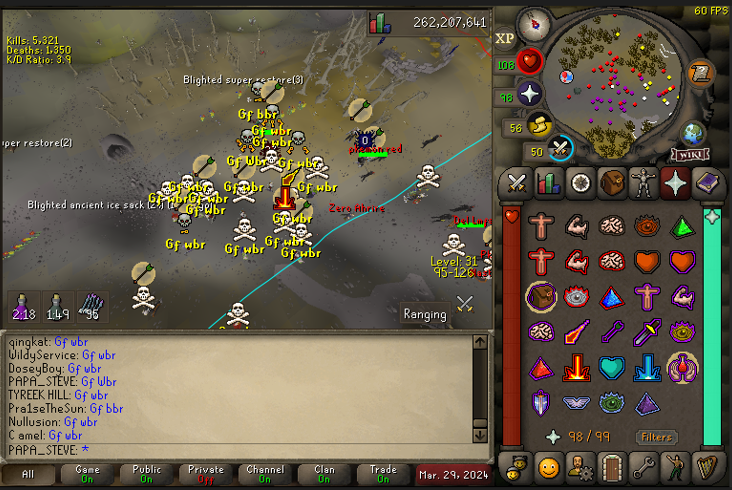The image size is (732, 490).
Task: Open the Settings wrench tab
Action: pos(644,466)
